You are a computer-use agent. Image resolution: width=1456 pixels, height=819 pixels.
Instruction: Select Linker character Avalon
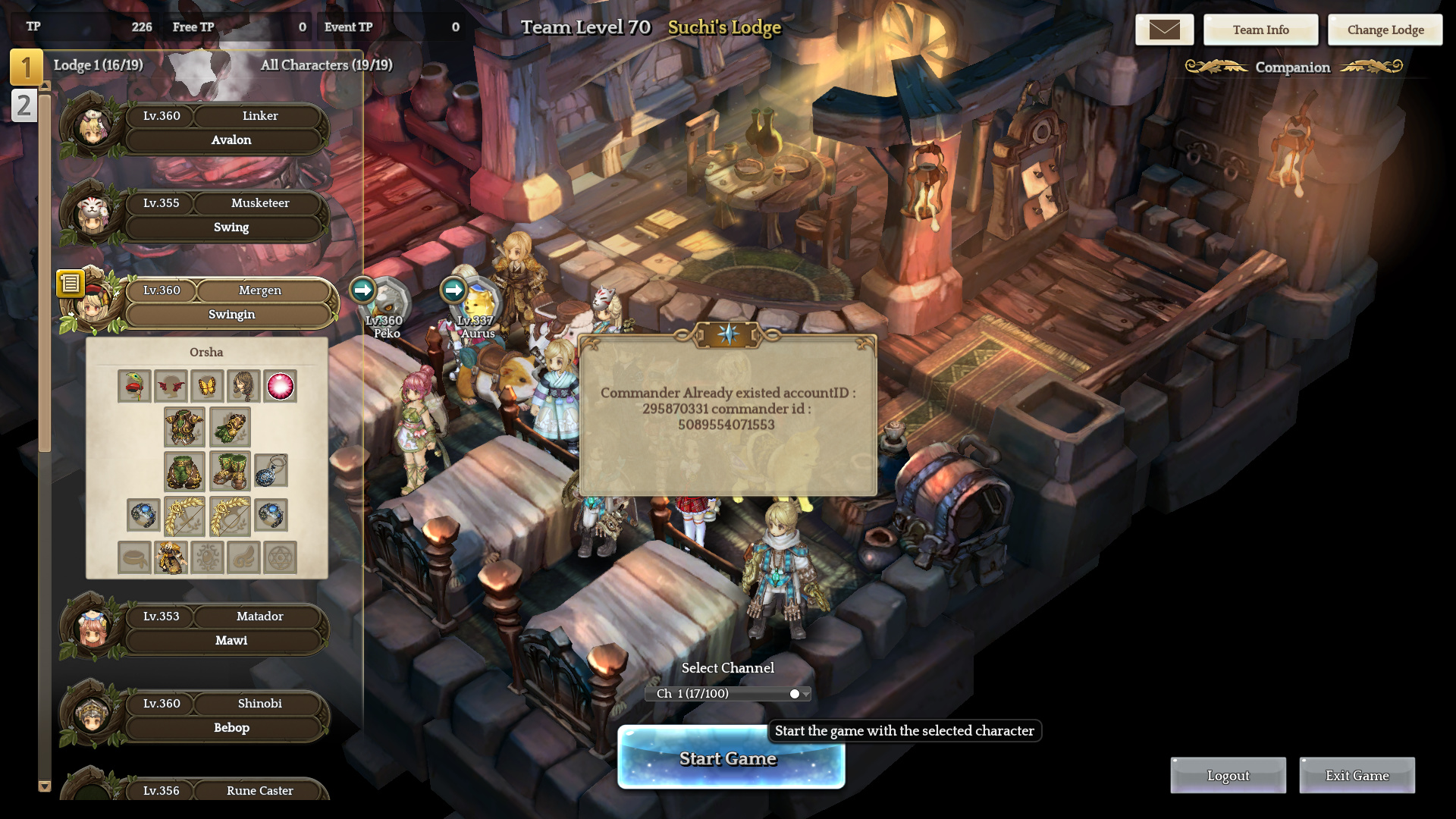pyautogui.click(x=227, y=128)
